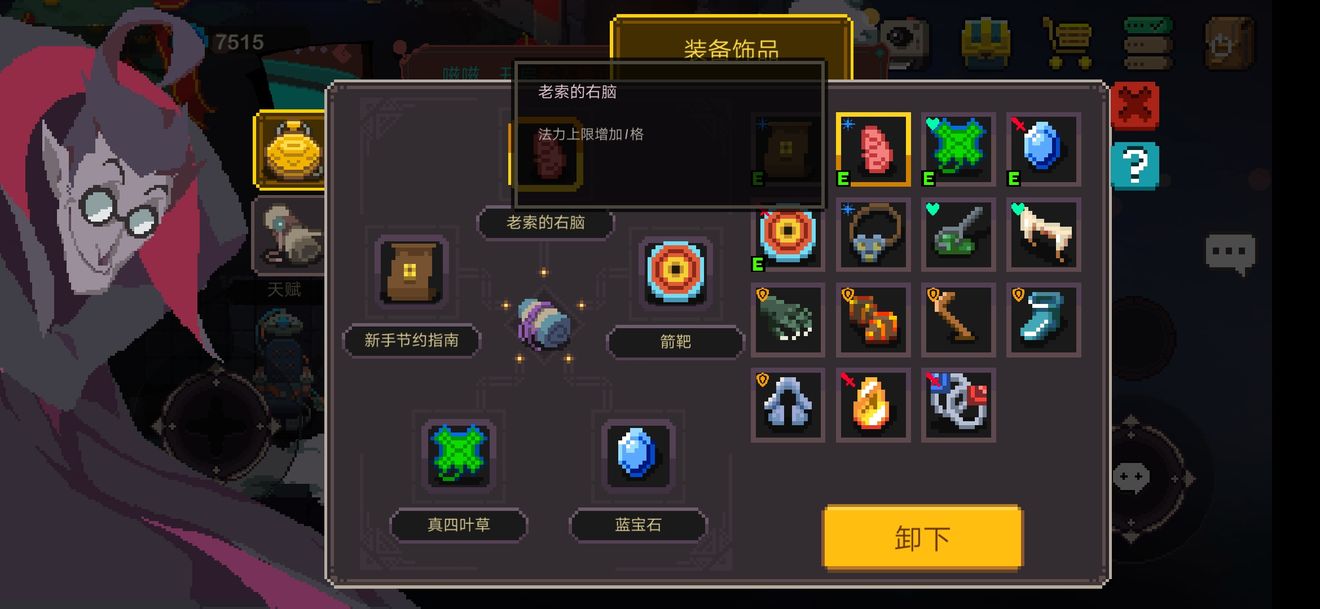Screen dimensions: 1320x609
Task: Choose the orange boxing gloves accessory
Action: (x=873, y=319)
